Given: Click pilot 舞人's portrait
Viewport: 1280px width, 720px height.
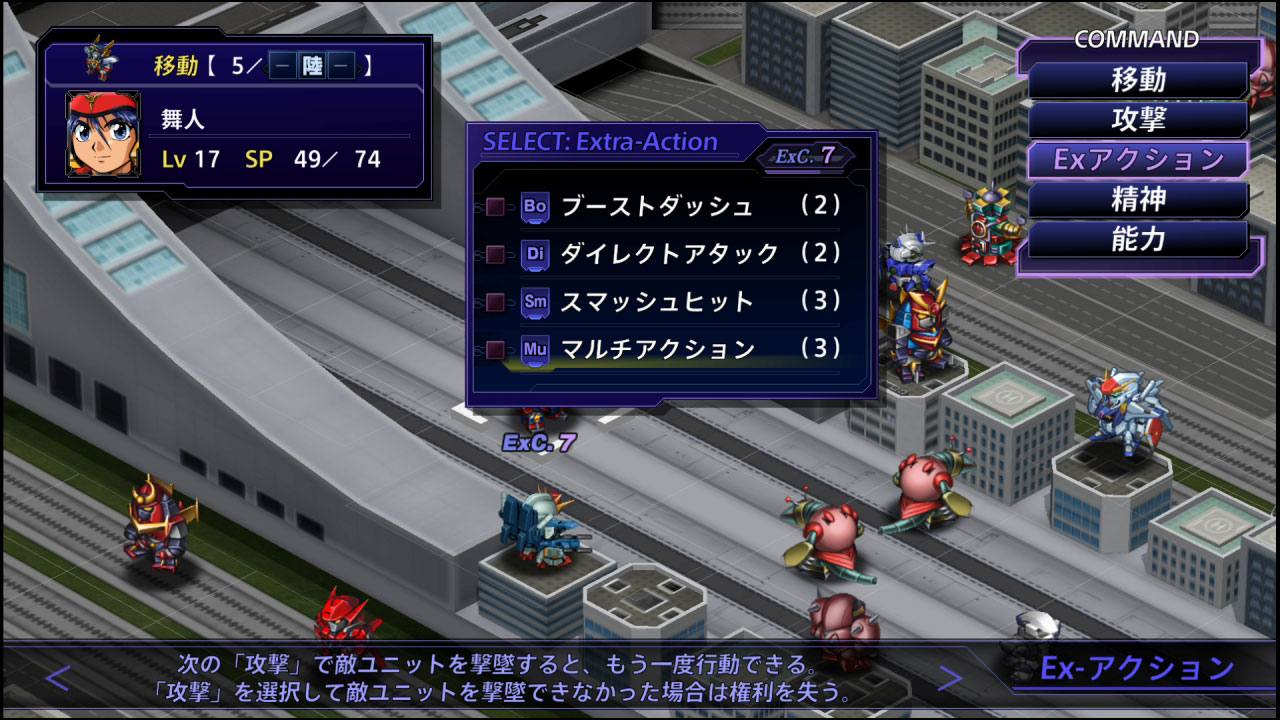Looking at the screenshot, I should [x=101, y=133].
